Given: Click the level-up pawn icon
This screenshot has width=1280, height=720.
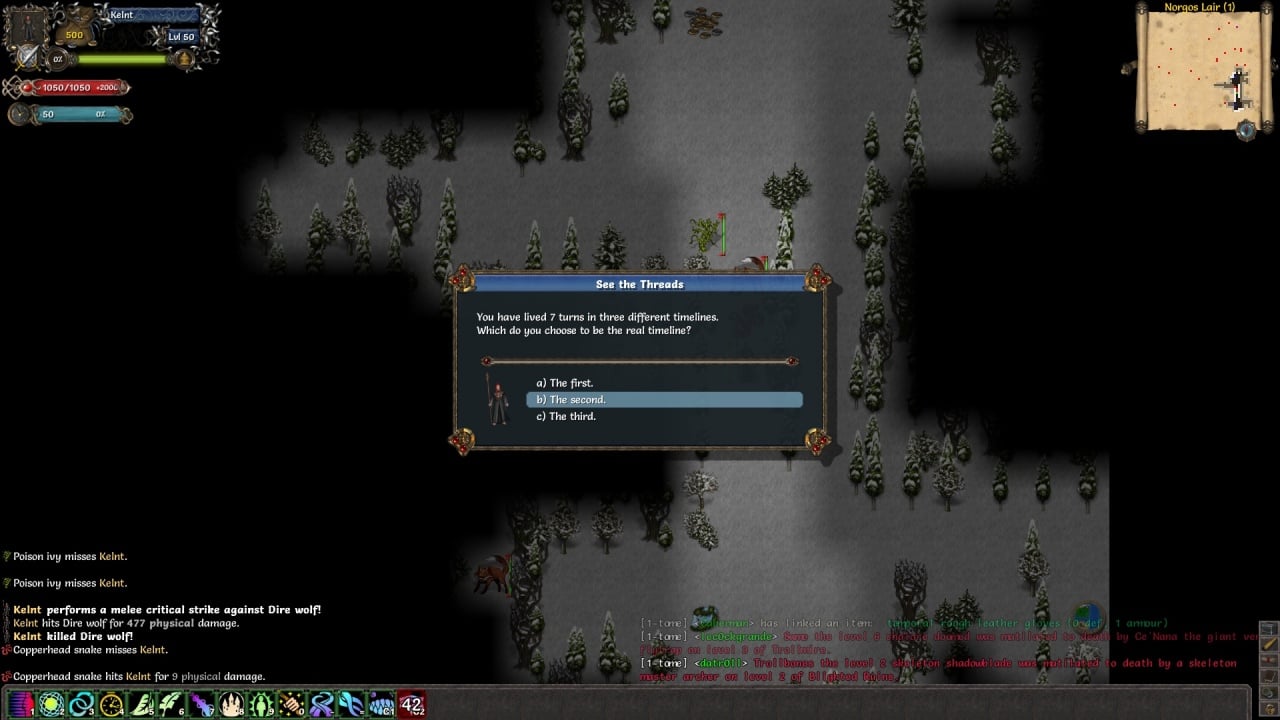Looking at the screenshot, I should [184, 59].
